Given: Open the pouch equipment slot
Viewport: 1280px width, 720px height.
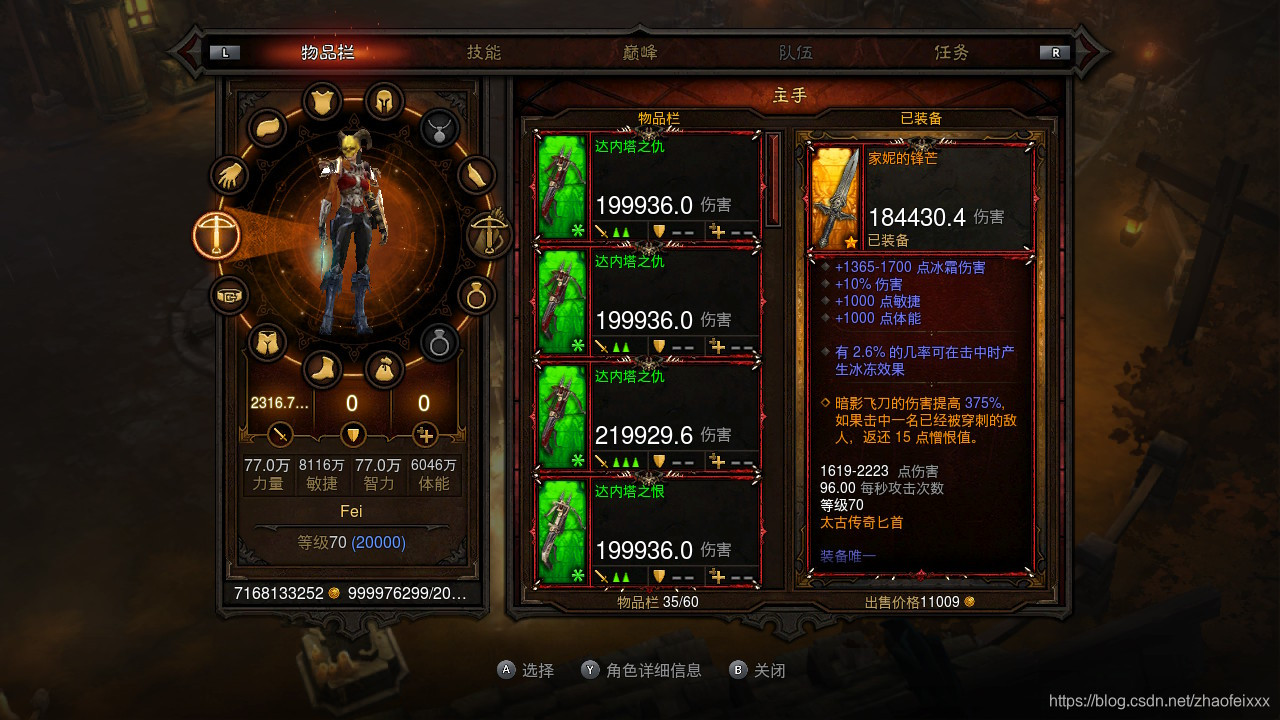Looking at the screenshot, I should pos(383,370).
